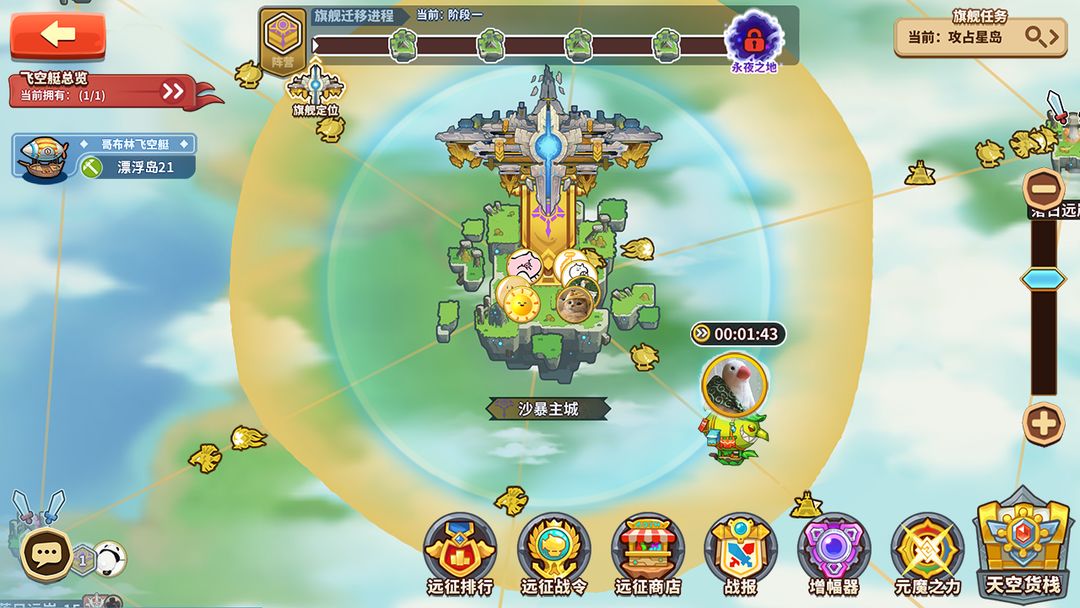Open the 增幅器 amplifier
The image size is (1080, 608).
coord(834,555)
